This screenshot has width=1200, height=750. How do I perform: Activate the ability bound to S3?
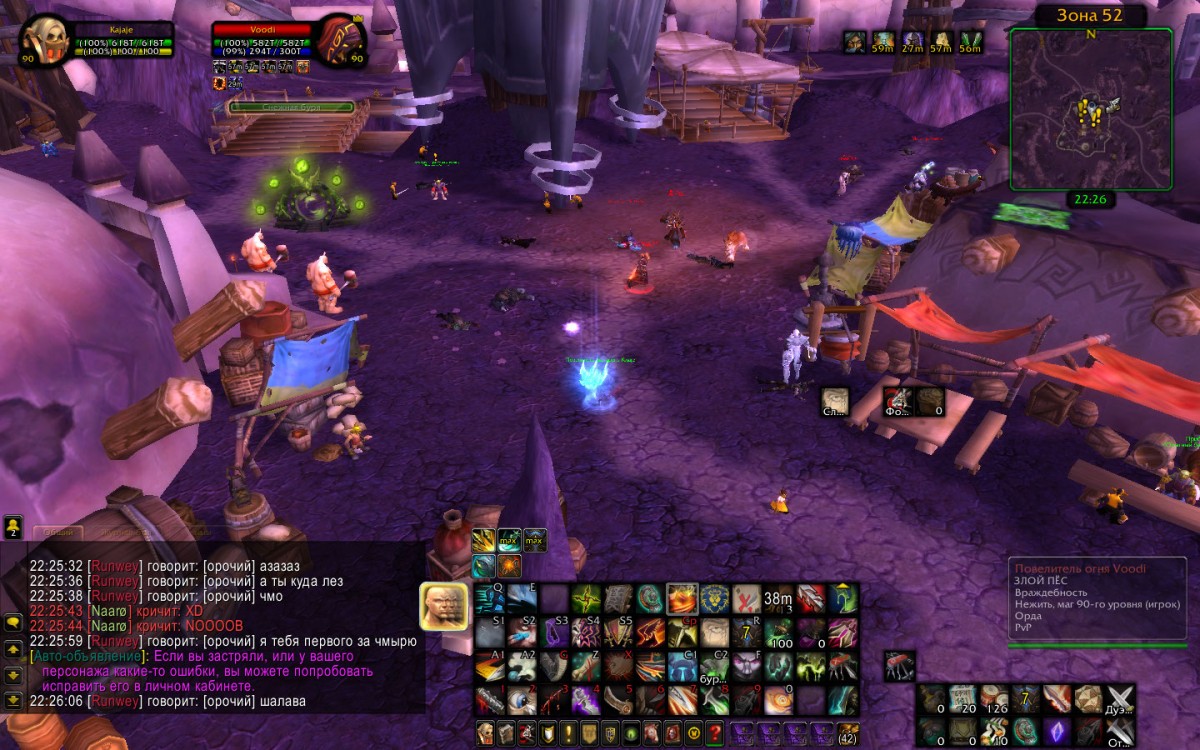[x=554, y=632]
